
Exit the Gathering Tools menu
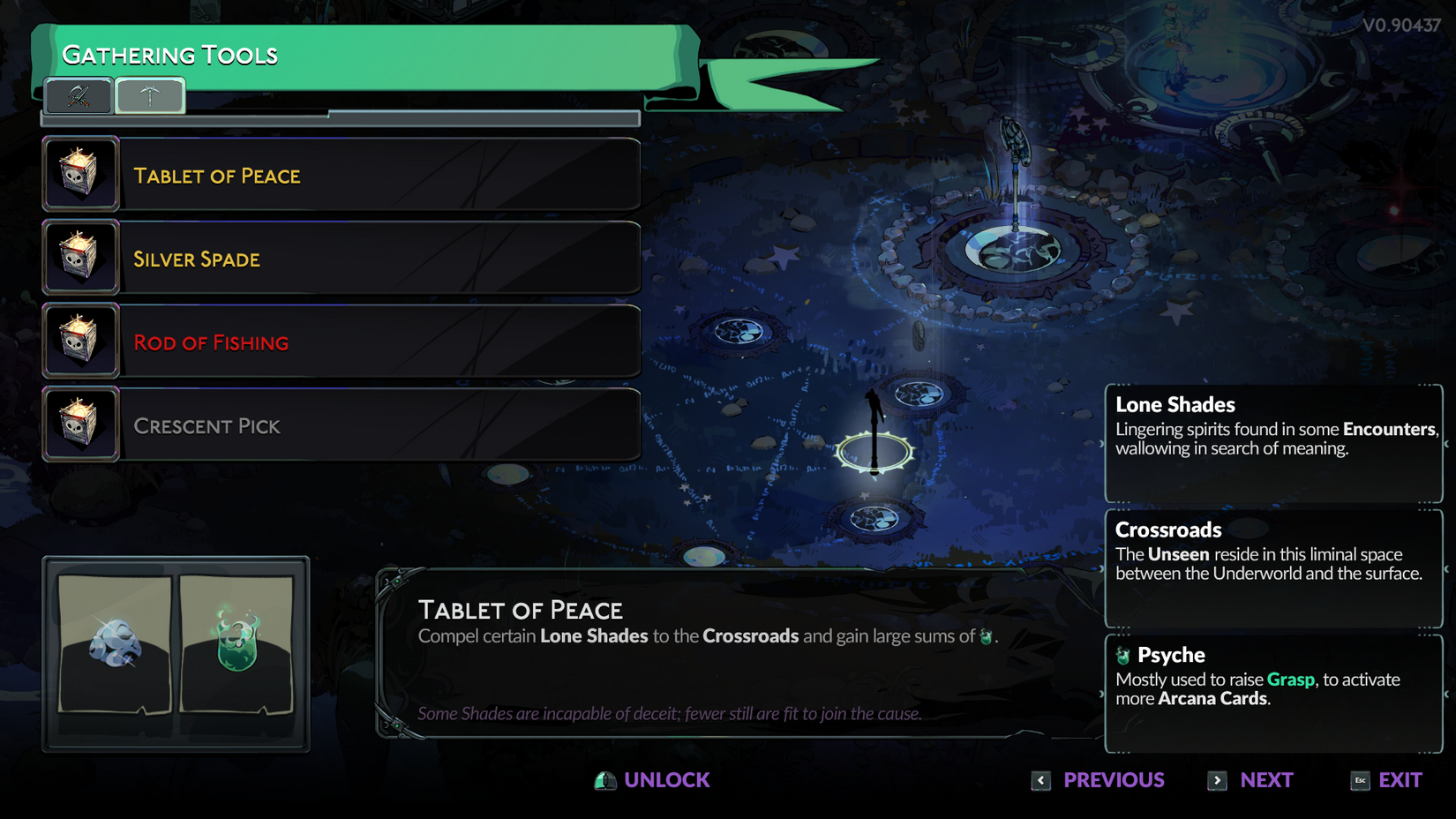coord(1386,780)
